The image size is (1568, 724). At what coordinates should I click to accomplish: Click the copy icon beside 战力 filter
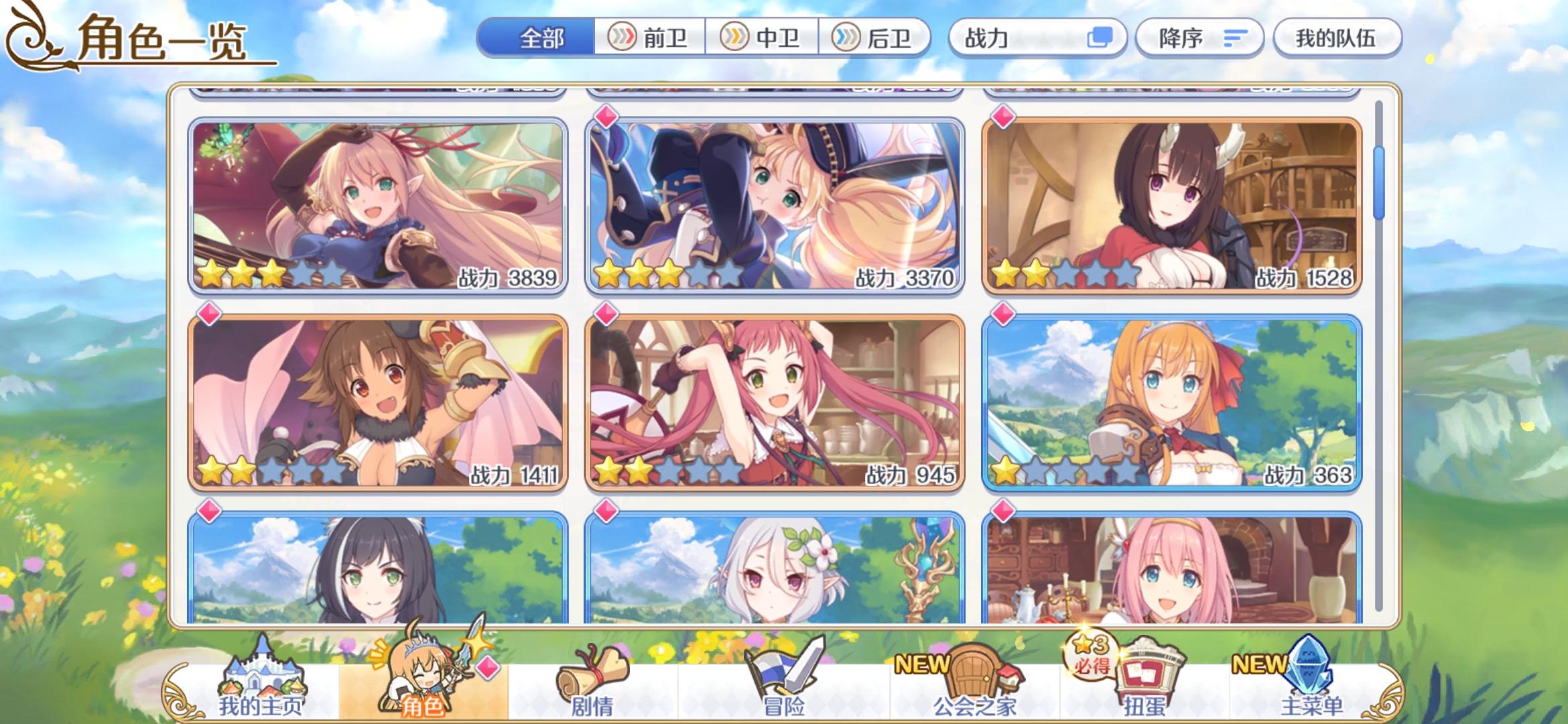pyautogui.click(x=1100, y=38)
